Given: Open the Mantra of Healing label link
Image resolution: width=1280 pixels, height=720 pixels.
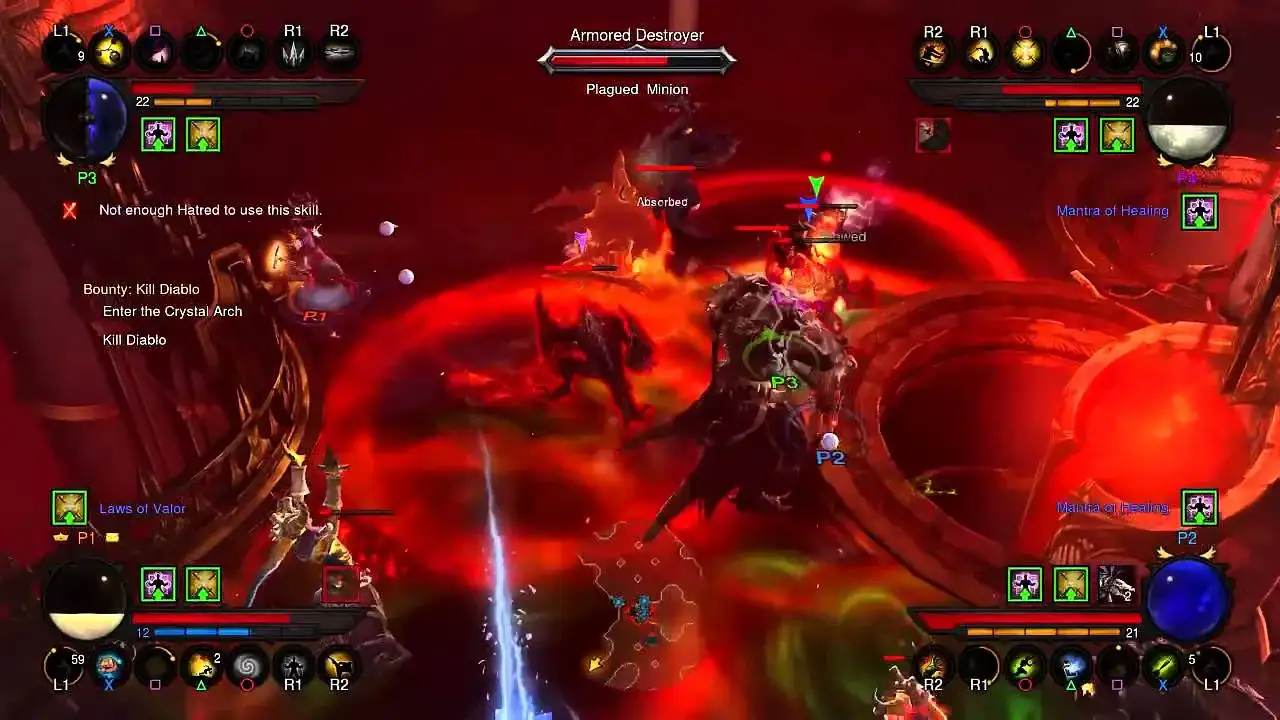Looking at the screenshot, I should [x=1112, y=211].
